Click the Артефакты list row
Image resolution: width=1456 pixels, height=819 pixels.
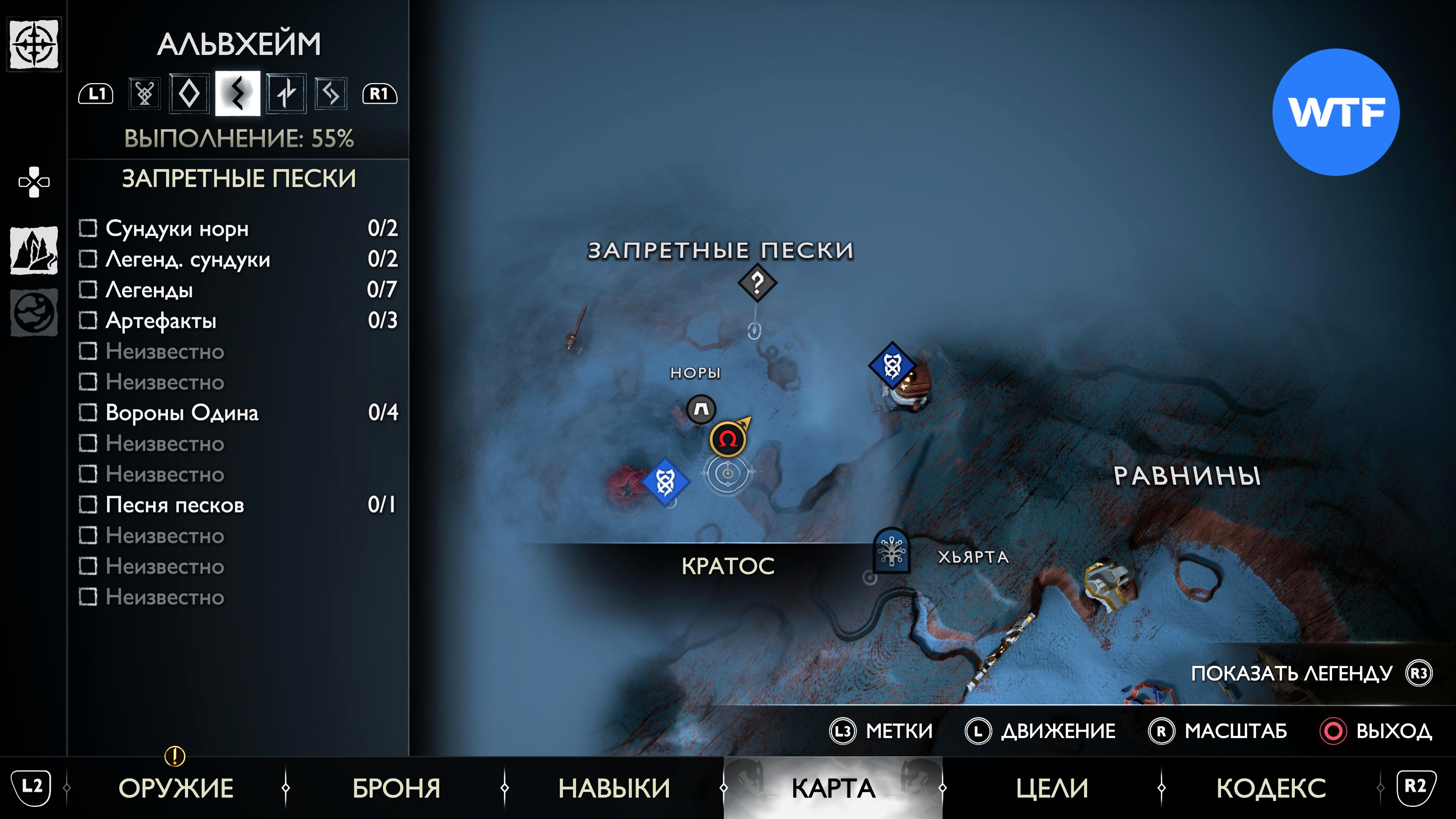coord(161,320)
